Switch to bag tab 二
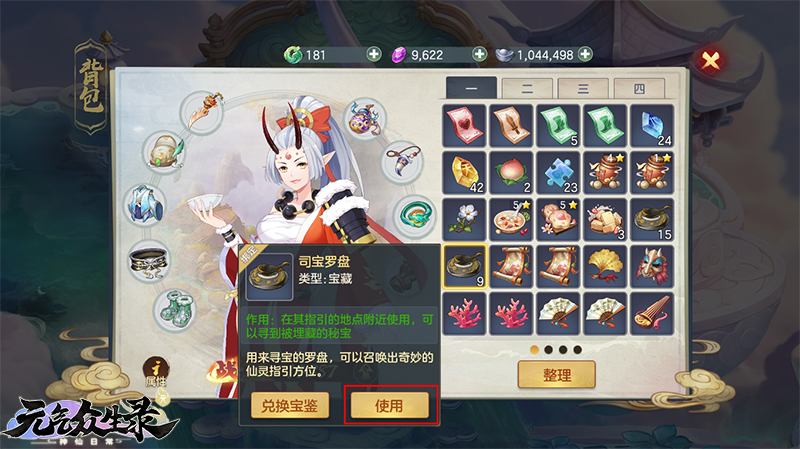This screenshot has width=800, height=449. pyautogui.click(x=527, y=88)
